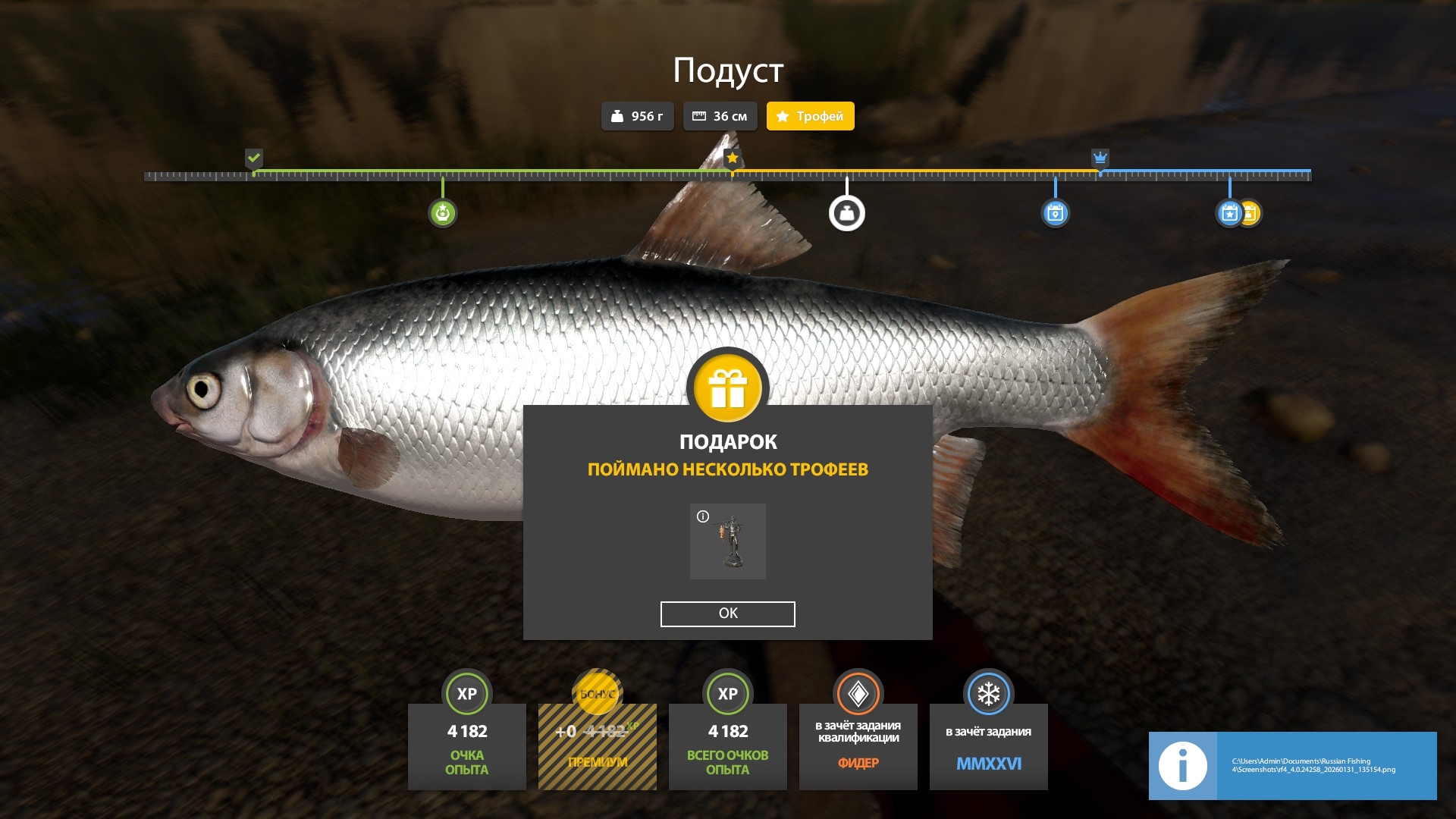Click the gold star trophy marker
Viewport: 1456px width, 819px height.
732,158
